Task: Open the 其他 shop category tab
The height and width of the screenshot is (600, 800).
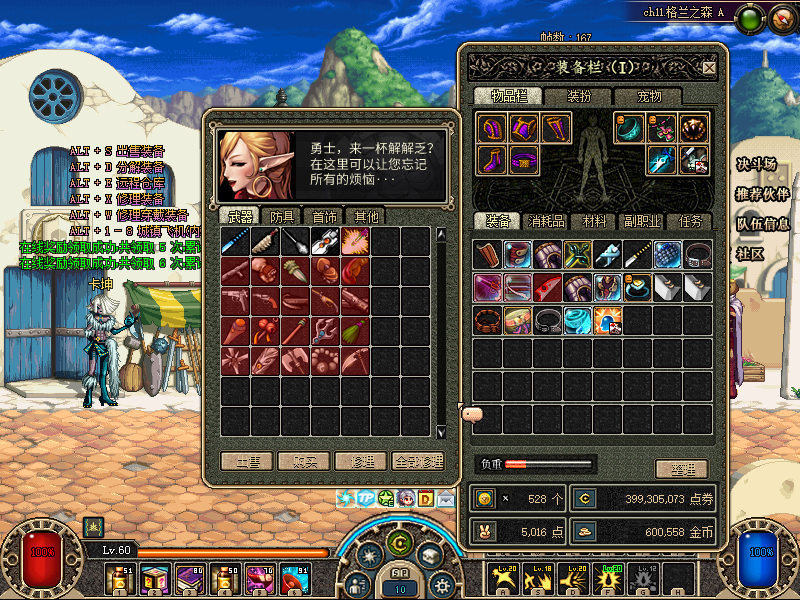Action: 362,216
